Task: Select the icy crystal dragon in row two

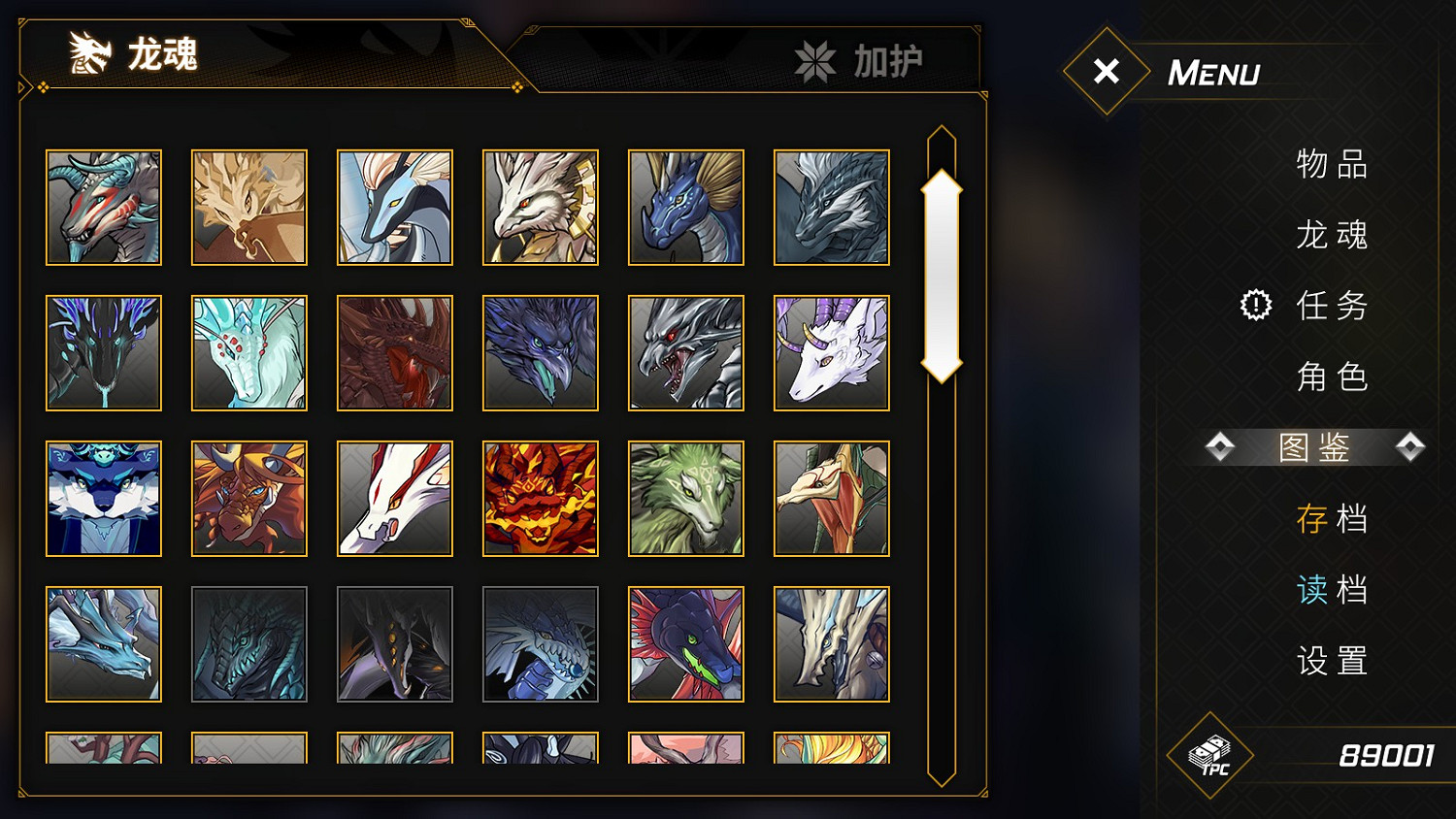Action: (x=248, y=353)
